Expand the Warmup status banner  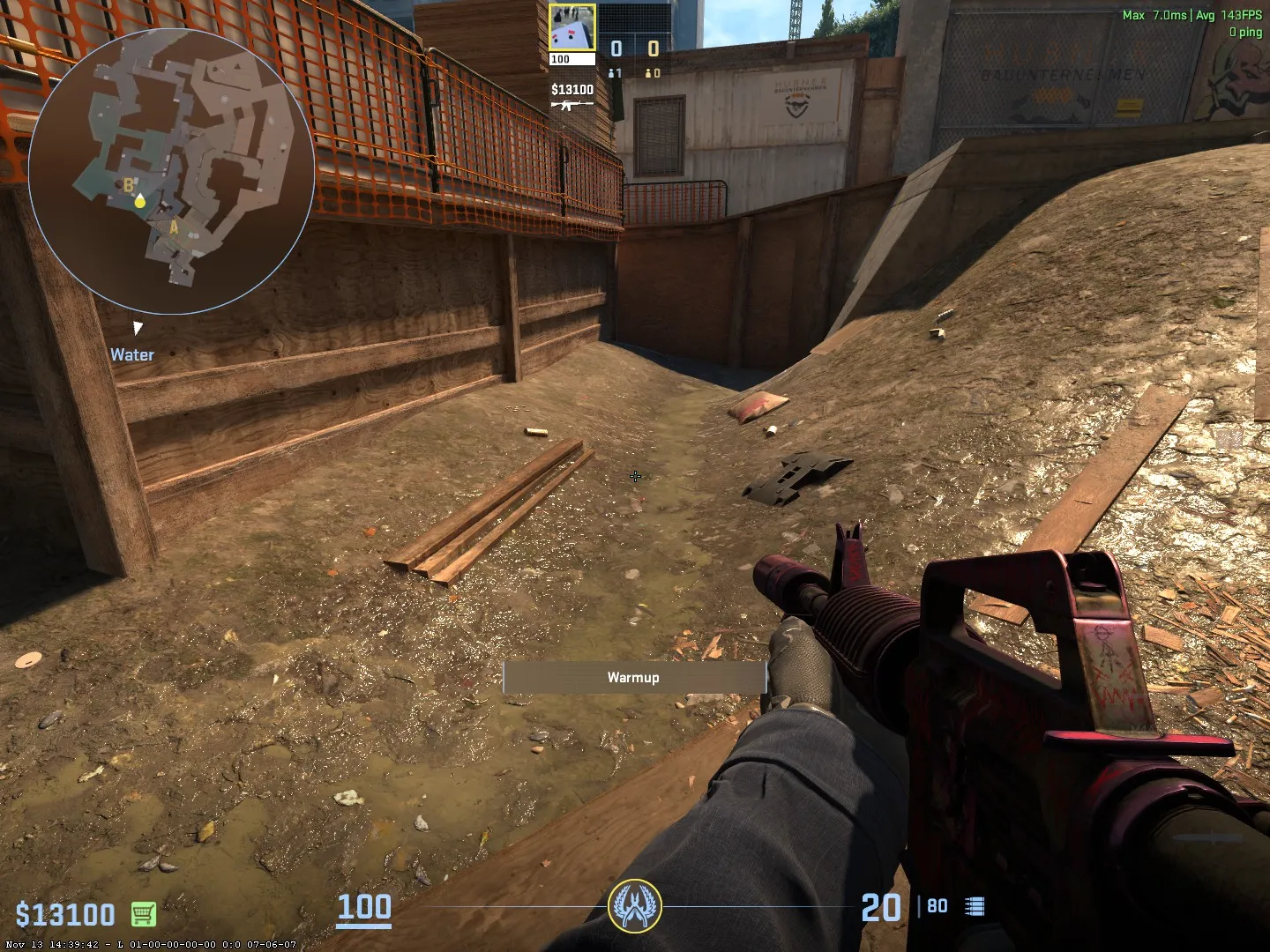pos(634,678)
